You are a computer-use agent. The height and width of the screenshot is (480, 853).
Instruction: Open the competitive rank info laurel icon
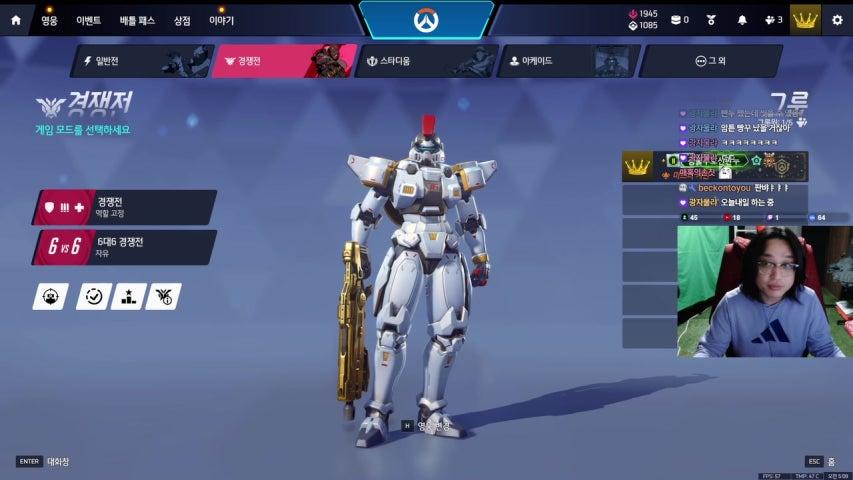click(x=163, y=296)
